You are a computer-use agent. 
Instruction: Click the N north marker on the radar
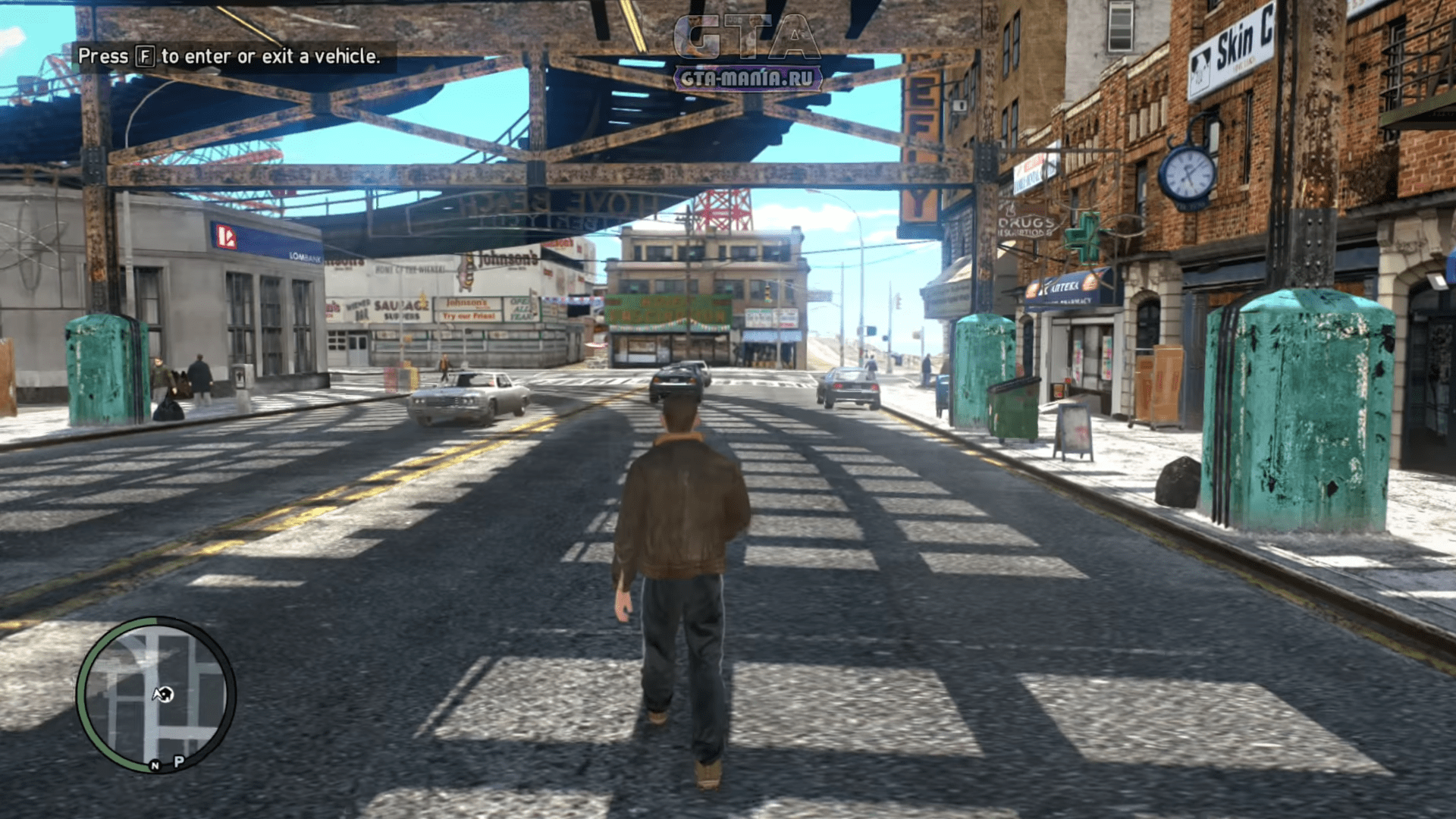click(x=155, y=765)
